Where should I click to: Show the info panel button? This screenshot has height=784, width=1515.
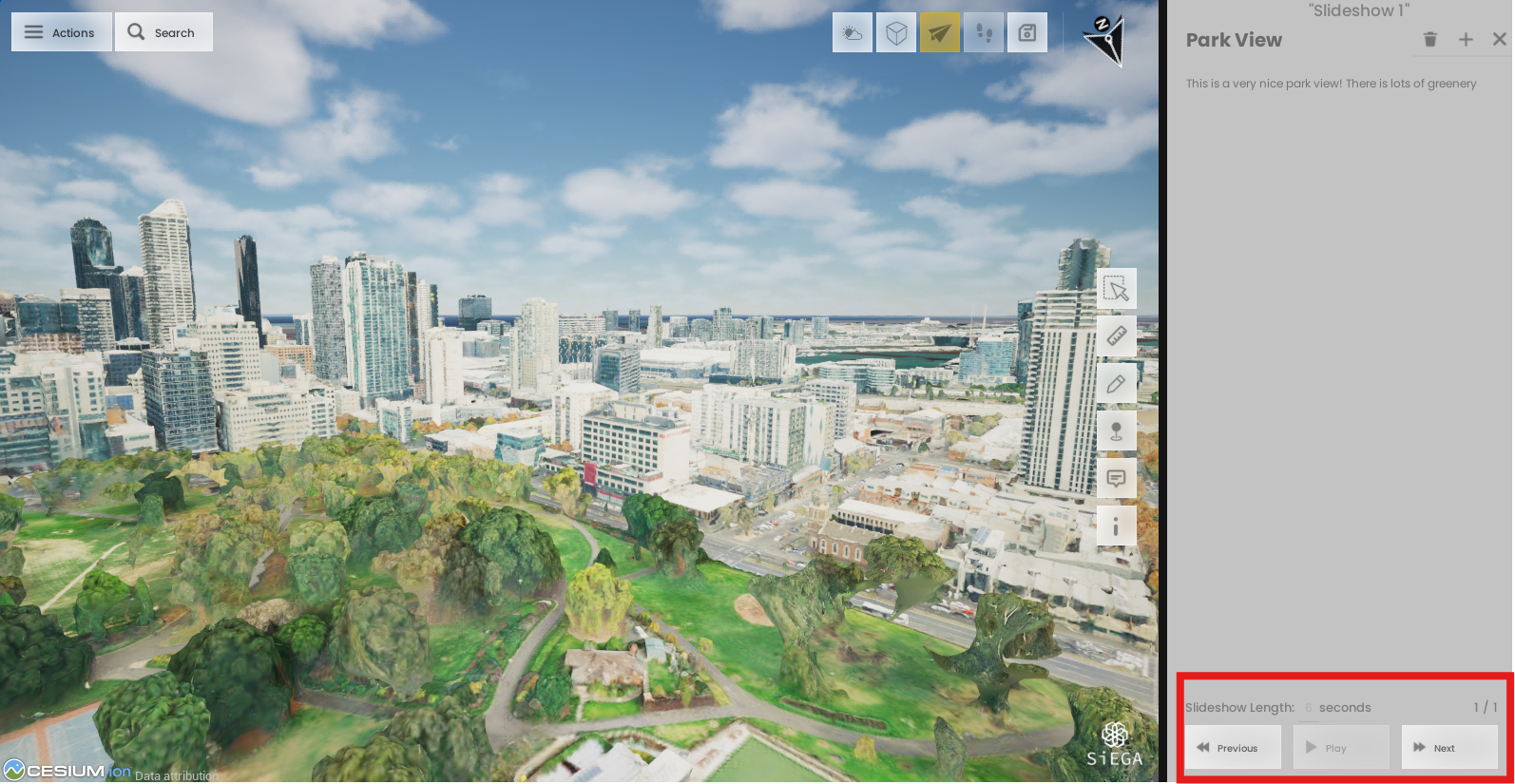point(1117,526)
